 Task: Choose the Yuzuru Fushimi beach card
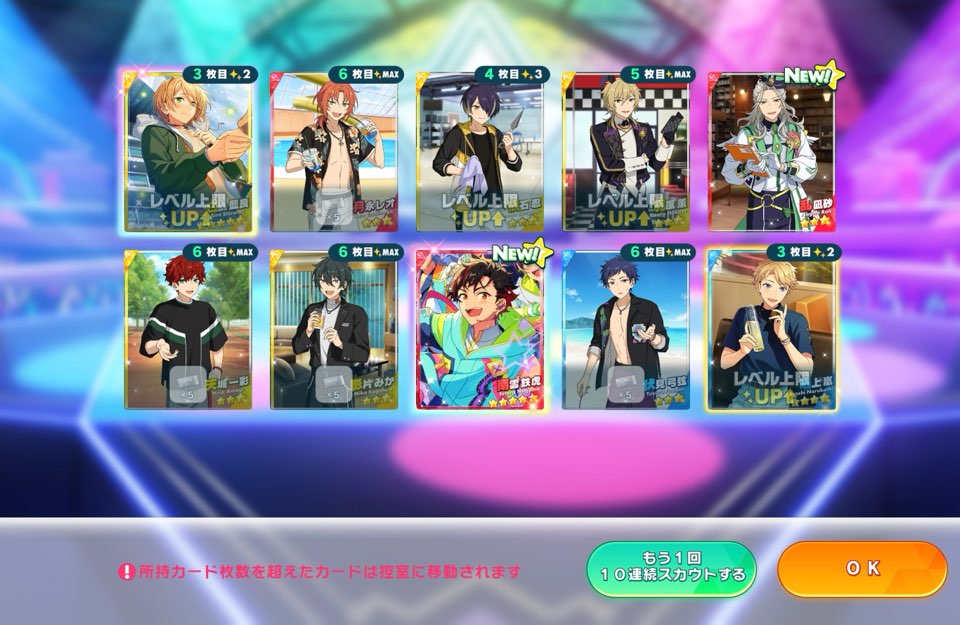pyautogui.click(x=625, y=329)
